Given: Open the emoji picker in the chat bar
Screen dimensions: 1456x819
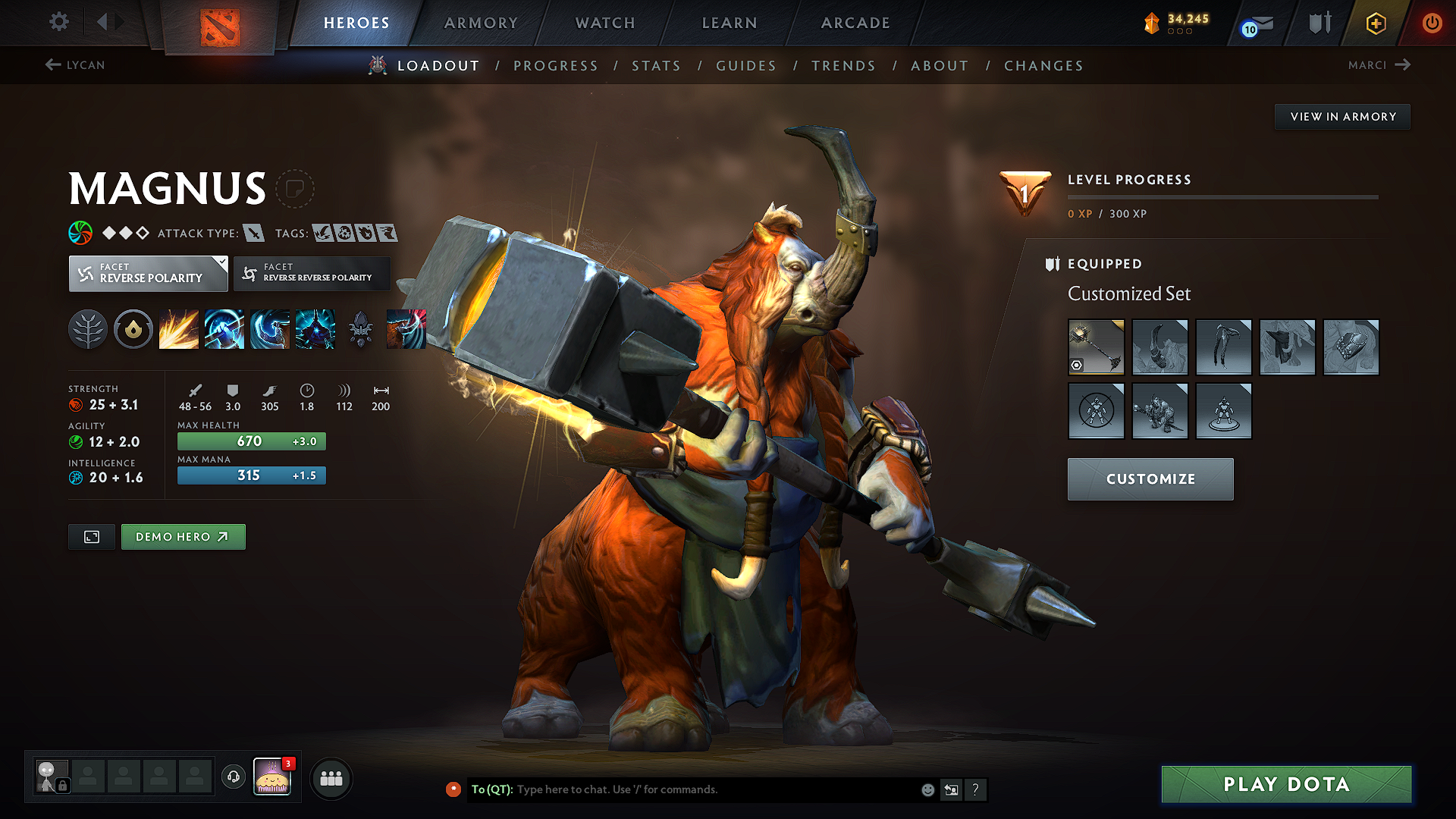Looking at the screenshot, I should point(927,789).
